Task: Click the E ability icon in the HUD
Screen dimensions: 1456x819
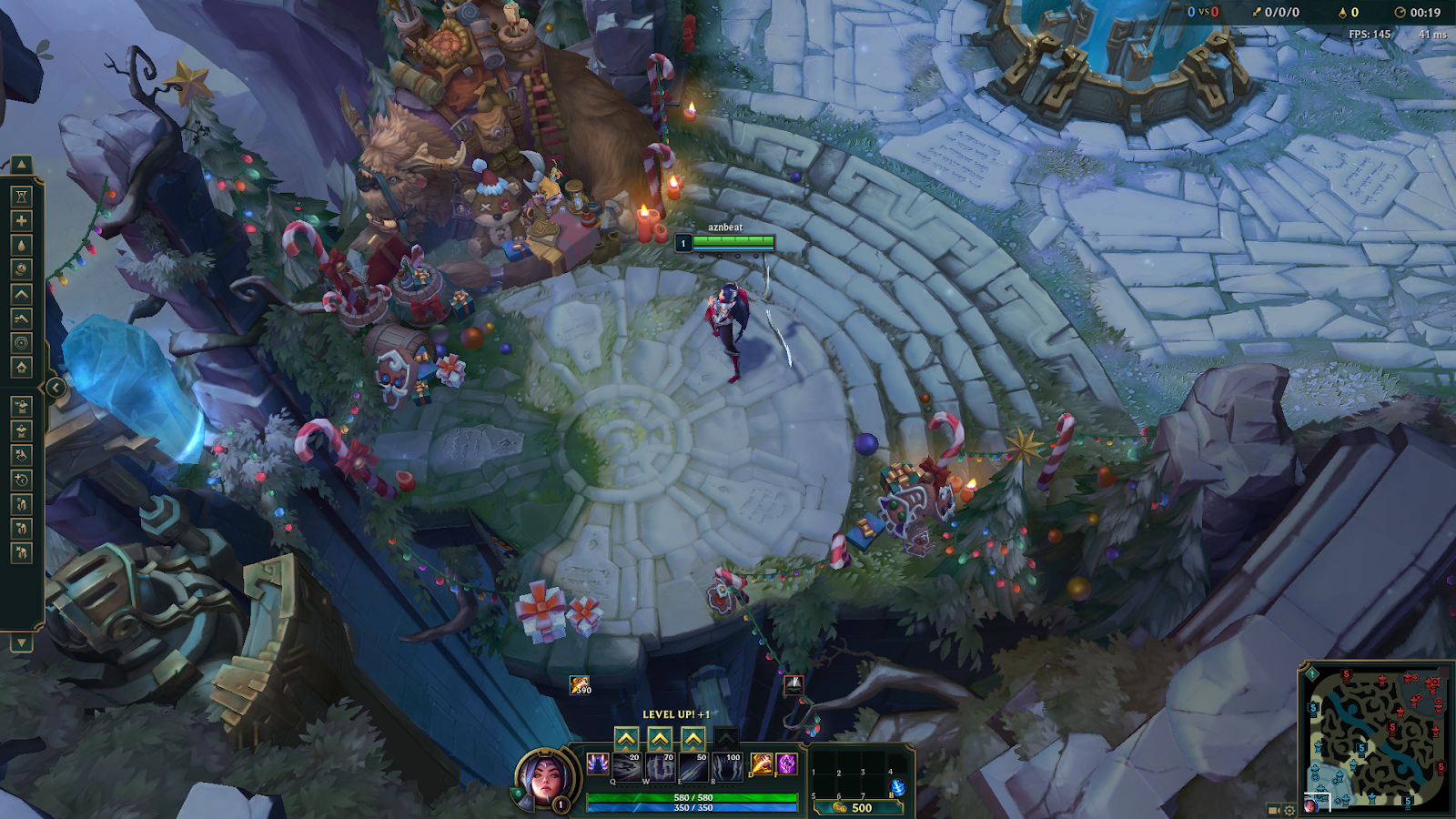Action: (693, 767)
